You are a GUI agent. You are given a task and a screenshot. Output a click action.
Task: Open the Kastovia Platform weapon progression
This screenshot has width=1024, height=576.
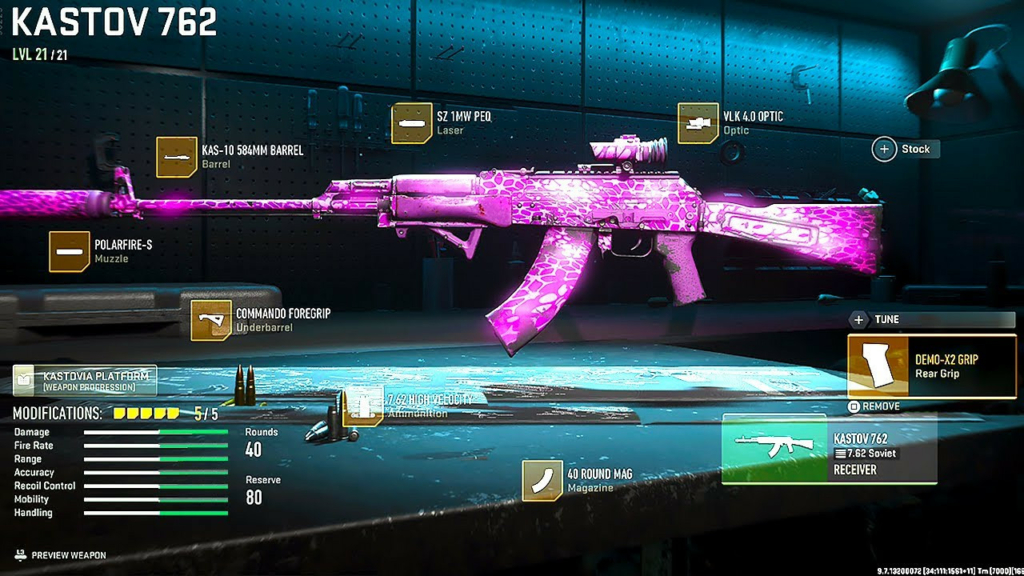tap(85, 381)
